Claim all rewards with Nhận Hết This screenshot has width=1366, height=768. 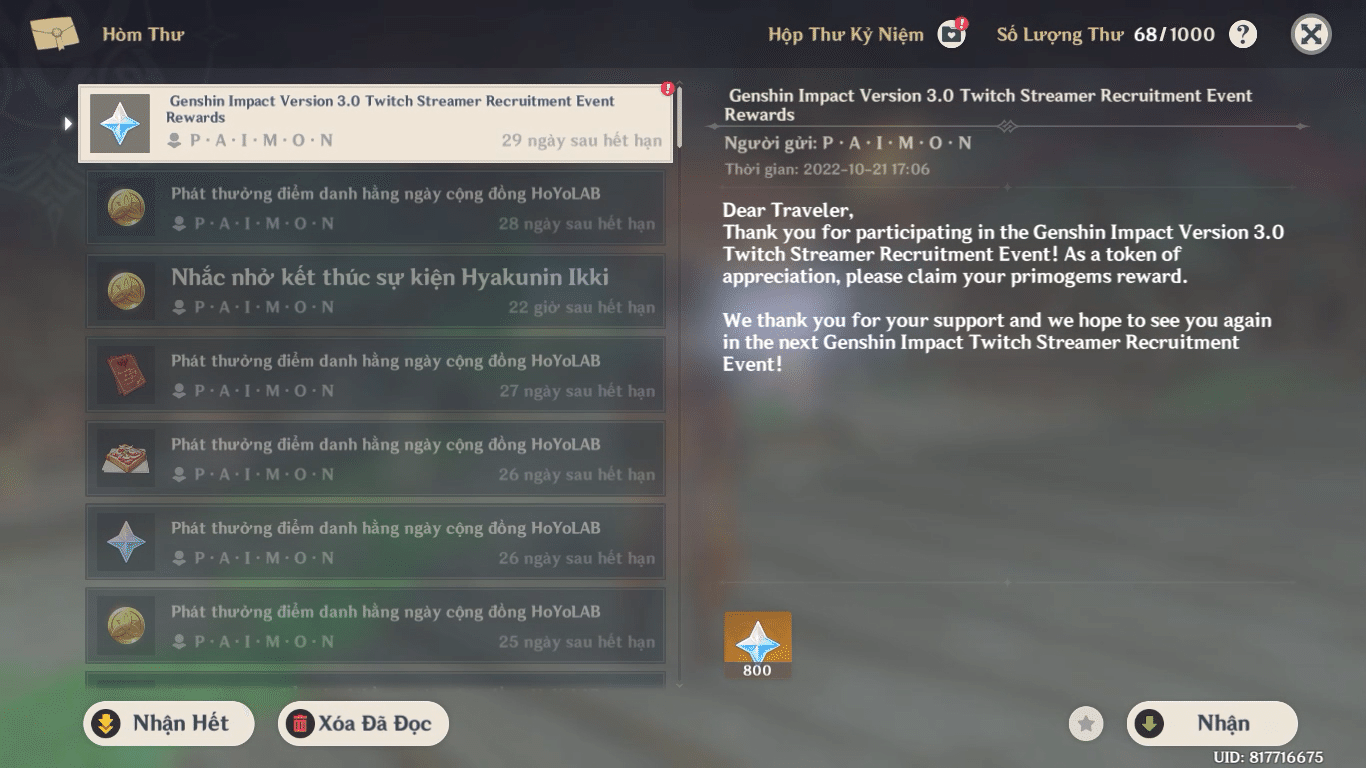168,723
